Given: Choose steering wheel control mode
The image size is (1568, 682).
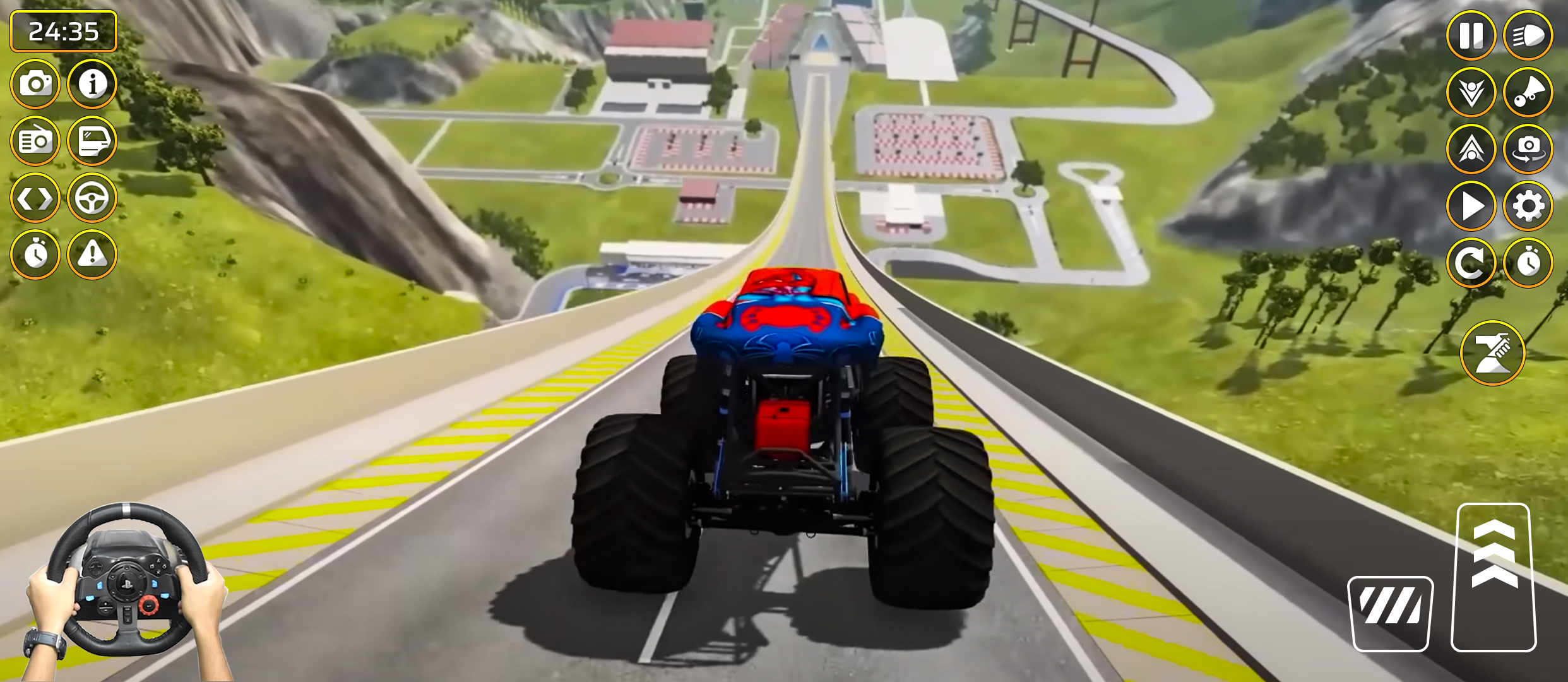Looking at the screenshot, I should [92, 197].
